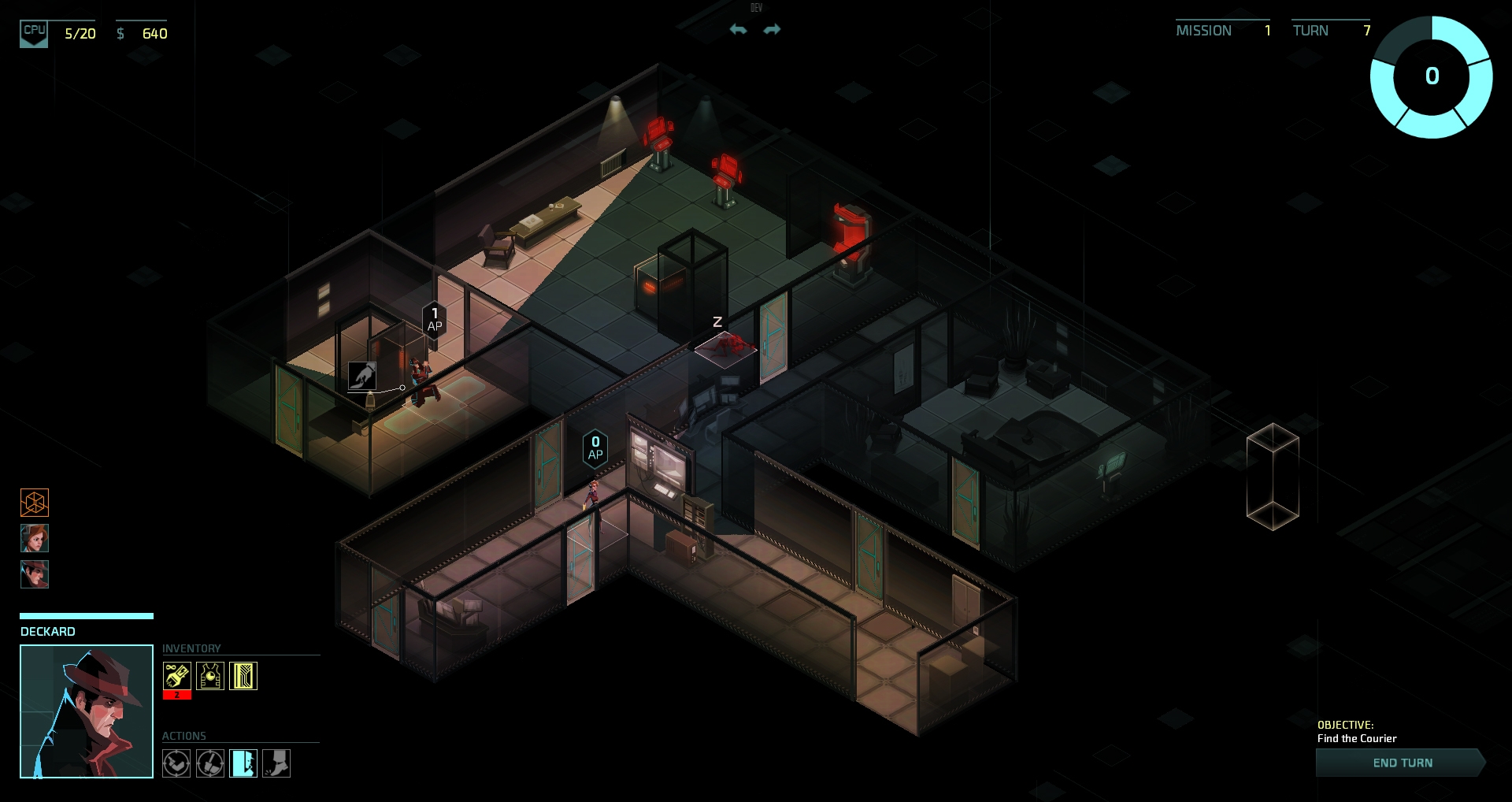Select the red-haired female agent portrait

[x=35, y=538]
